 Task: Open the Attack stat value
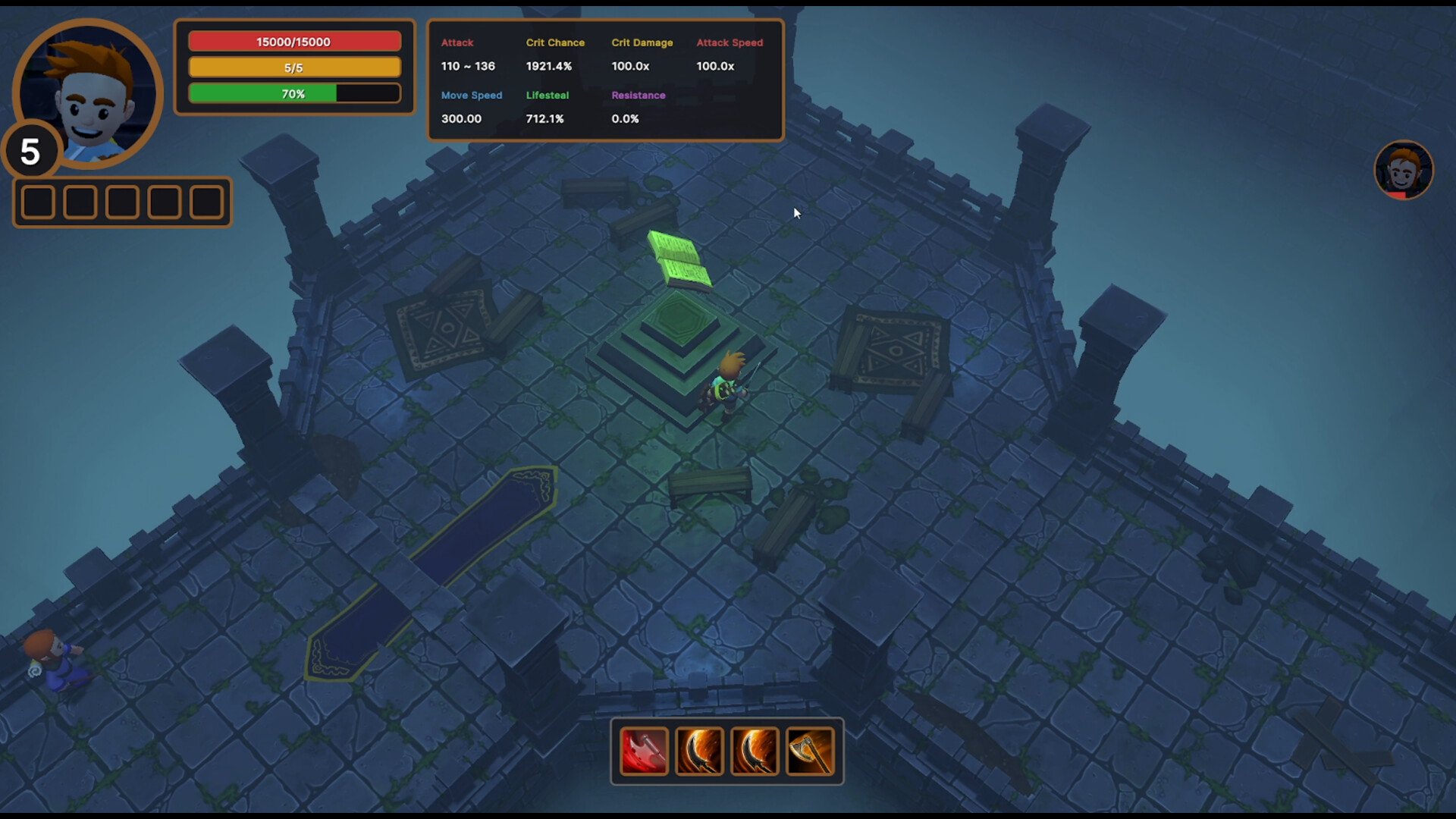click(x=467, y=66)
